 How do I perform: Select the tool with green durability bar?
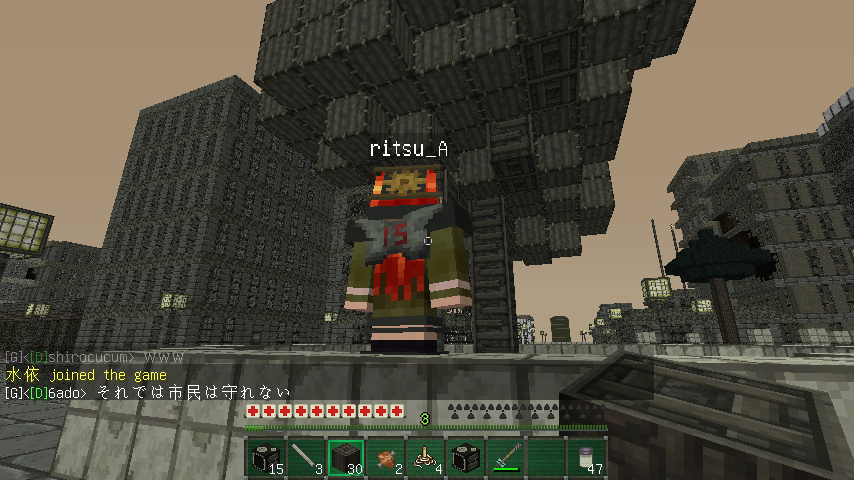506,458
